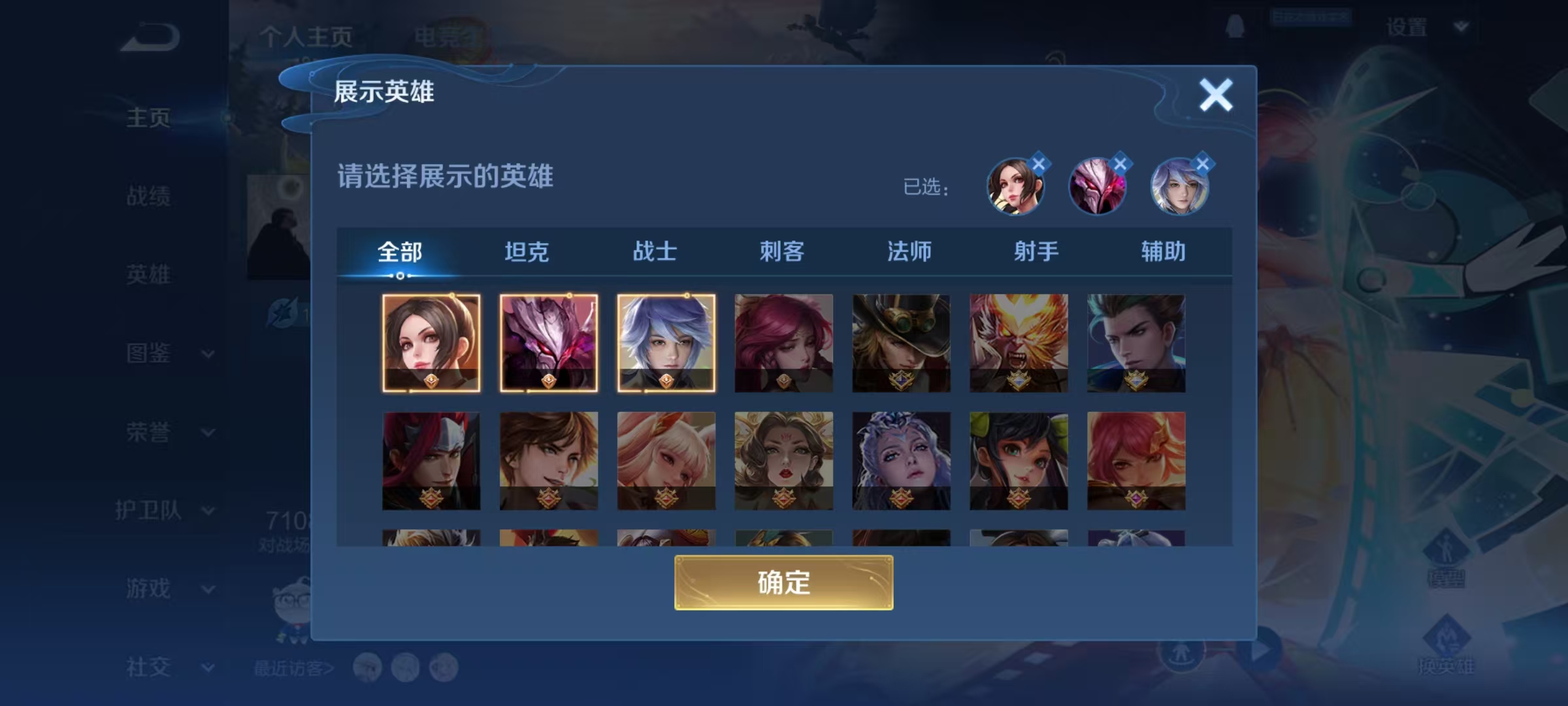Open the 最近访客 recent visitors link
The height and width of the screenshot is (706, 1568).
point(293,666)
